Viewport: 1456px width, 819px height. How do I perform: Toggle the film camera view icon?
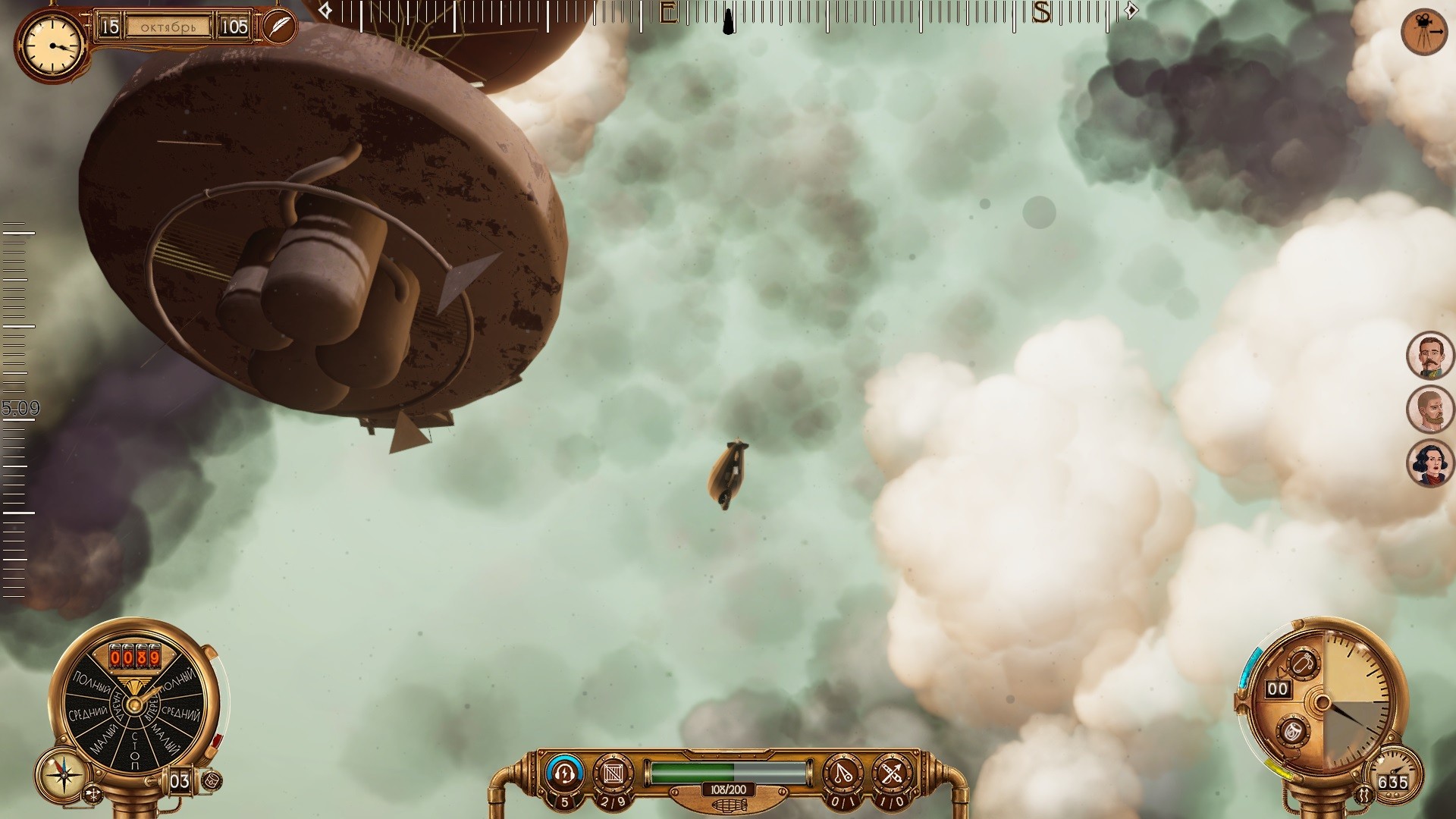point(1424,32)
